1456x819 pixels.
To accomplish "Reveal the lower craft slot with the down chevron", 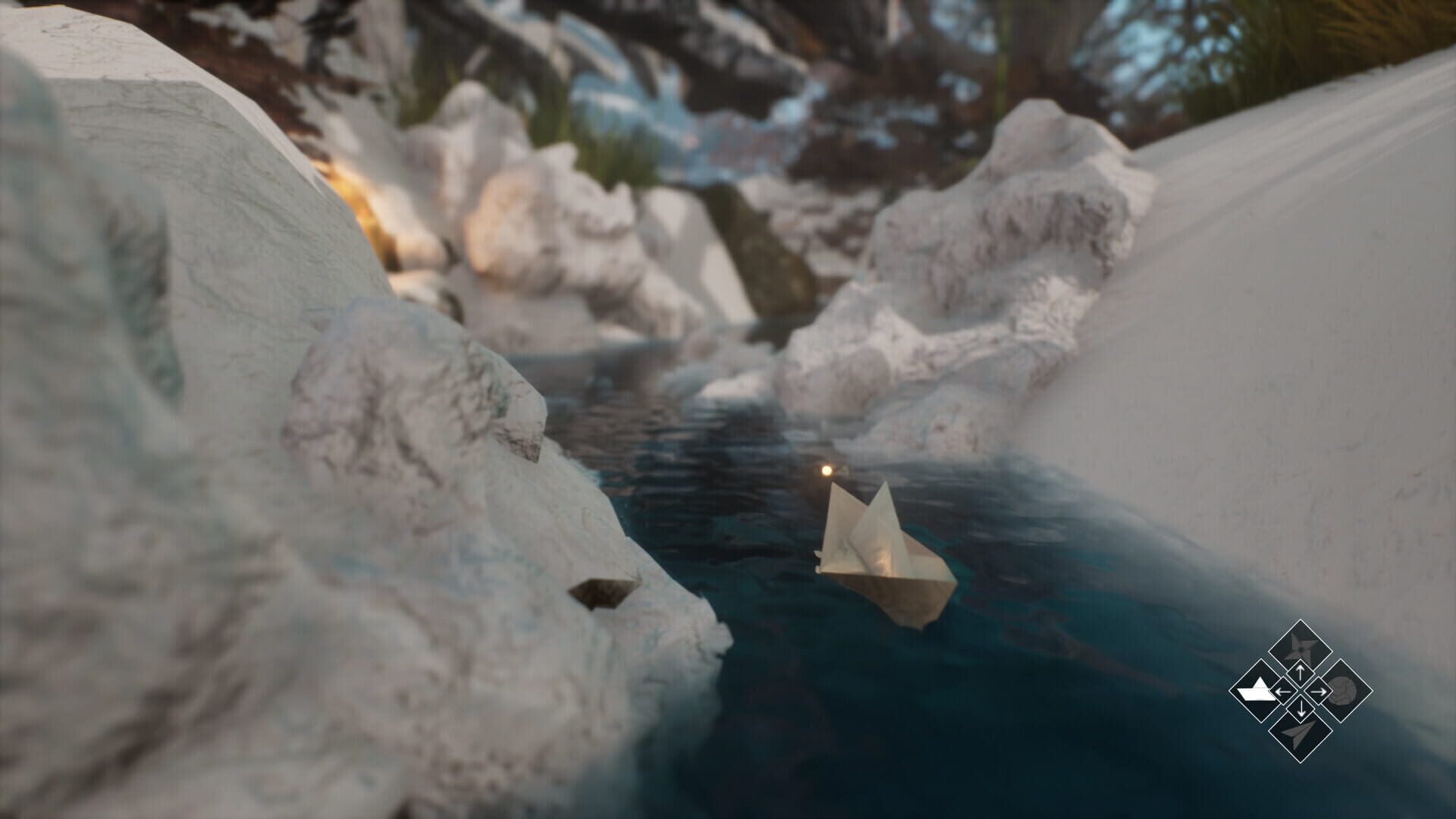I will click(x=1301, y=709).
